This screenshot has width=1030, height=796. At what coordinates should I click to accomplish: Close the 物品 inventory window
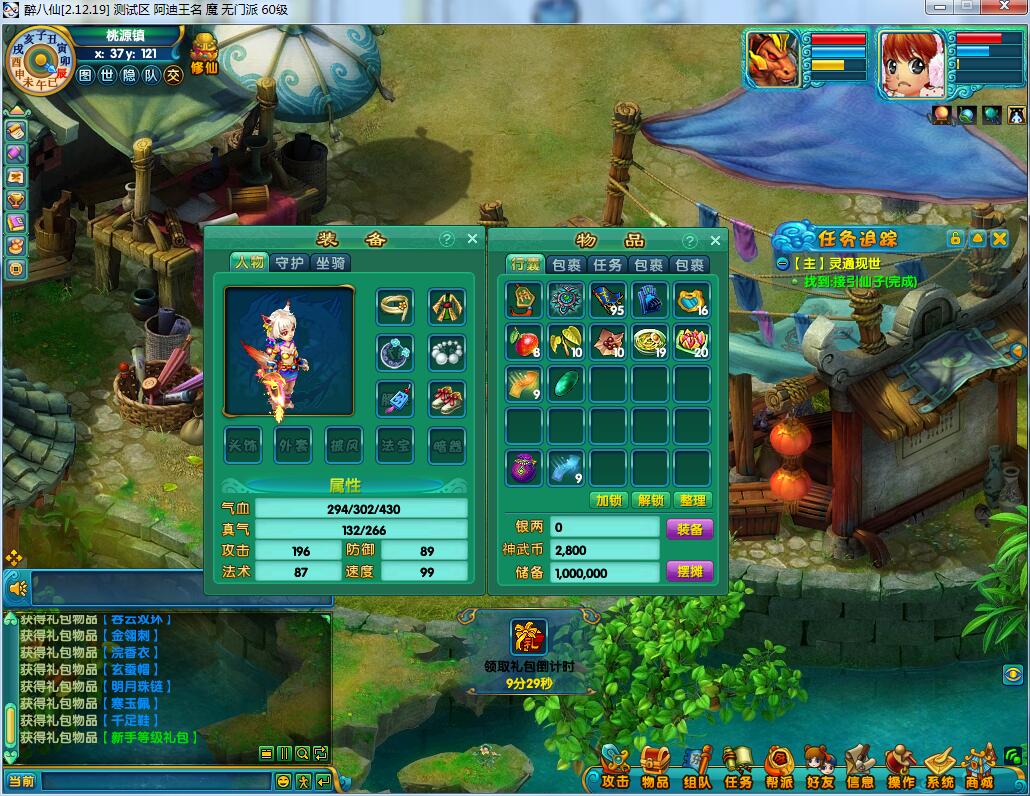coord(715,241)
